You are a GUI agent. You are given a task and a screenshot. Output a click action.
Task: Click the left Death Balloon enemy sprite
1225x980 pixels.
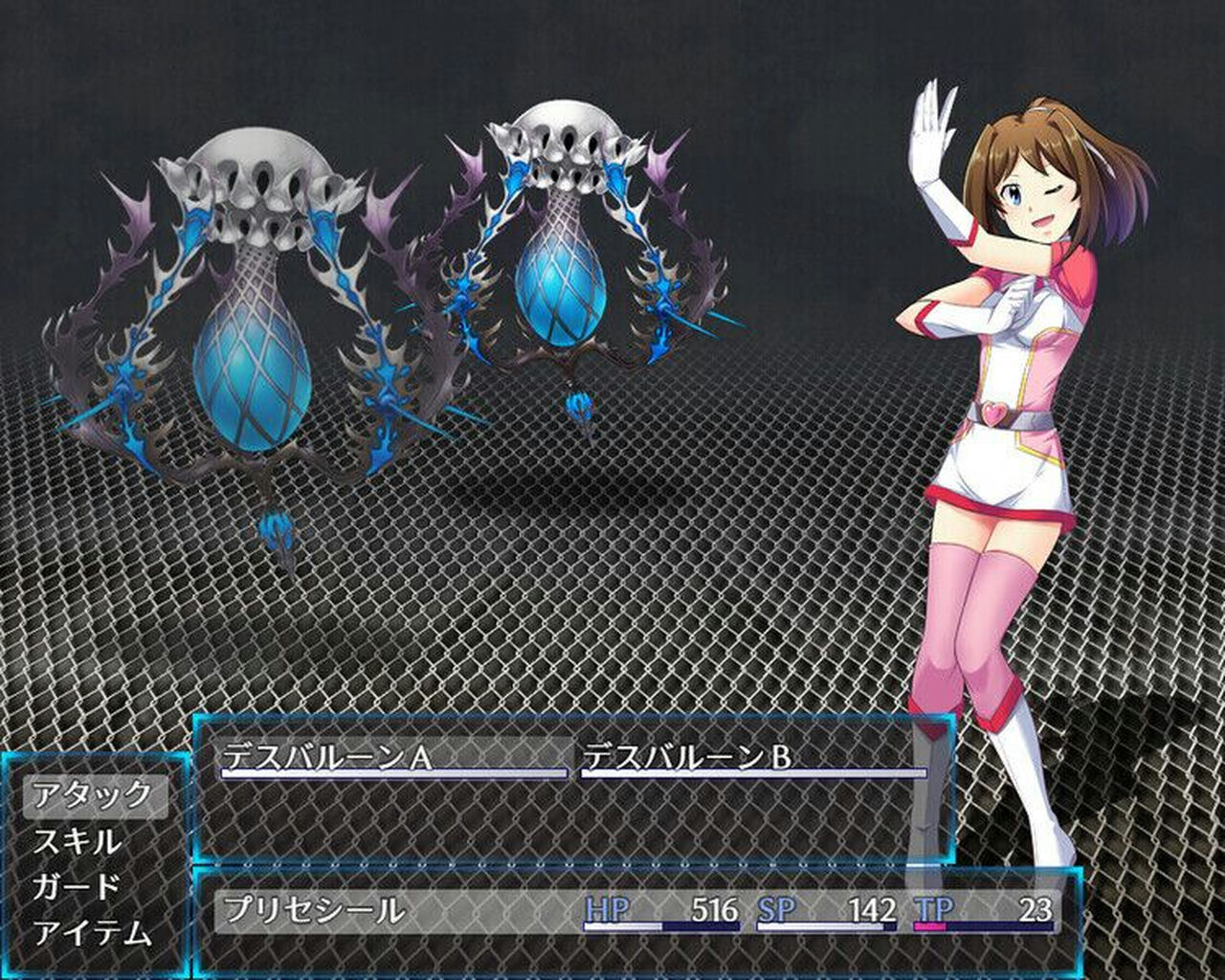pos(254,316)
